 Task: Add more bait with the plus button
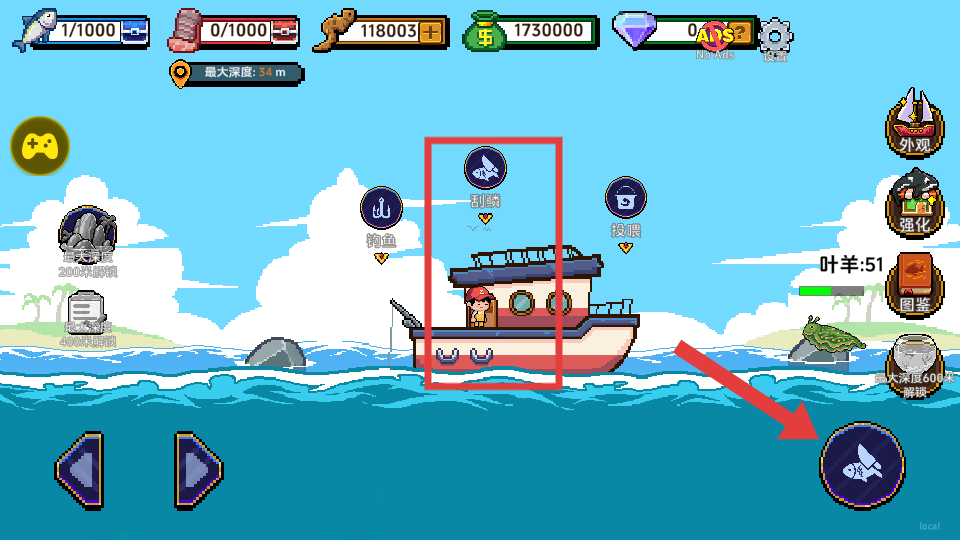coord(431,31)
